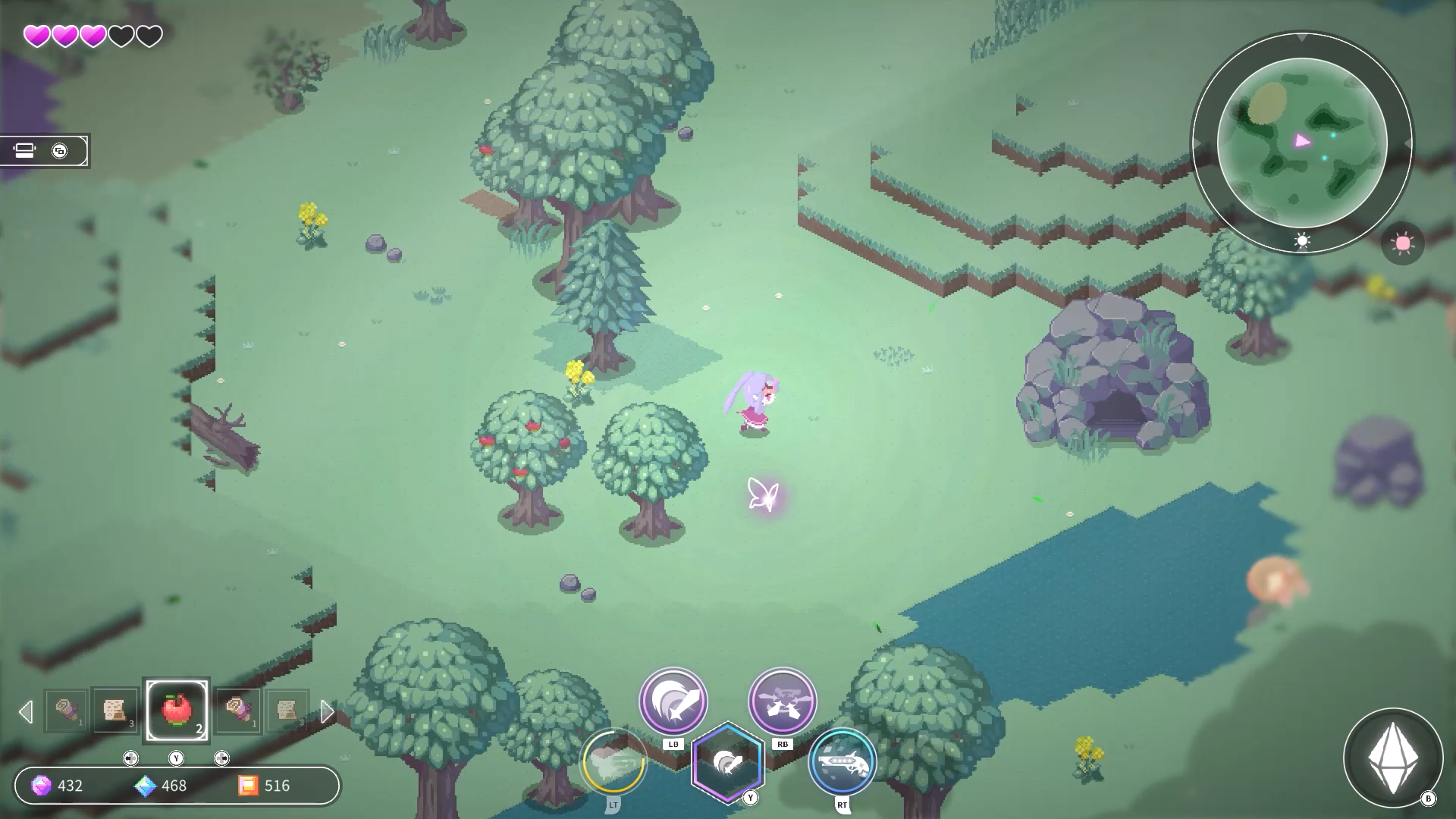Select the apple item slot in the hotbar
The width and height of the screenshot is (1456, 819).
pyautogui.click(x=178, y=710)
